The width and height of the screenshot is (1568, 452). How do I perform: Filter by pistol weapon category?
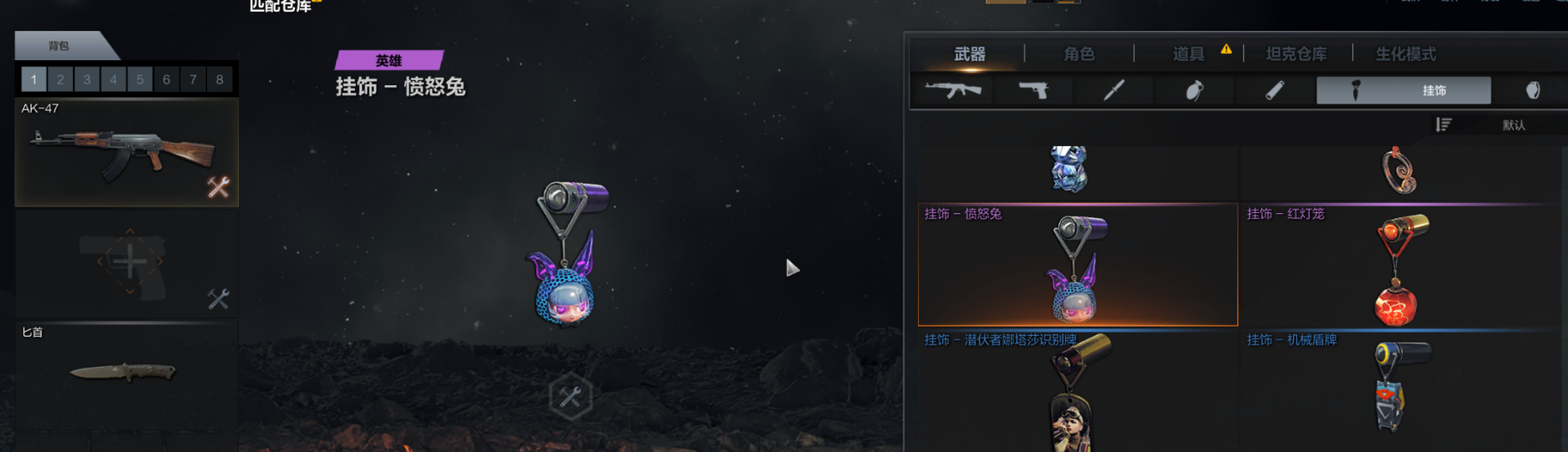1033,90
